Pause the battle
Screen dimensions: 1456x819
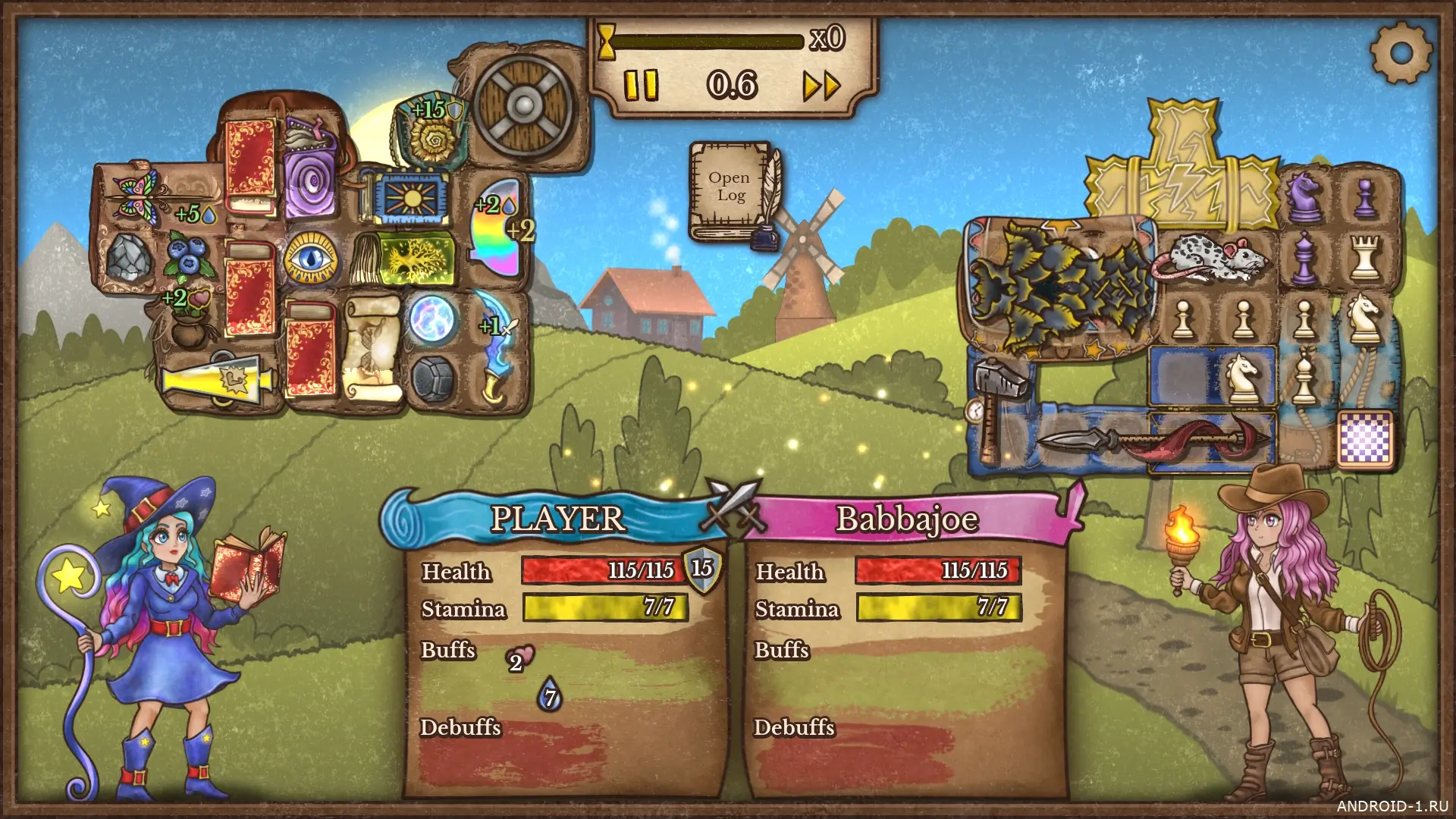coord(641,85)
